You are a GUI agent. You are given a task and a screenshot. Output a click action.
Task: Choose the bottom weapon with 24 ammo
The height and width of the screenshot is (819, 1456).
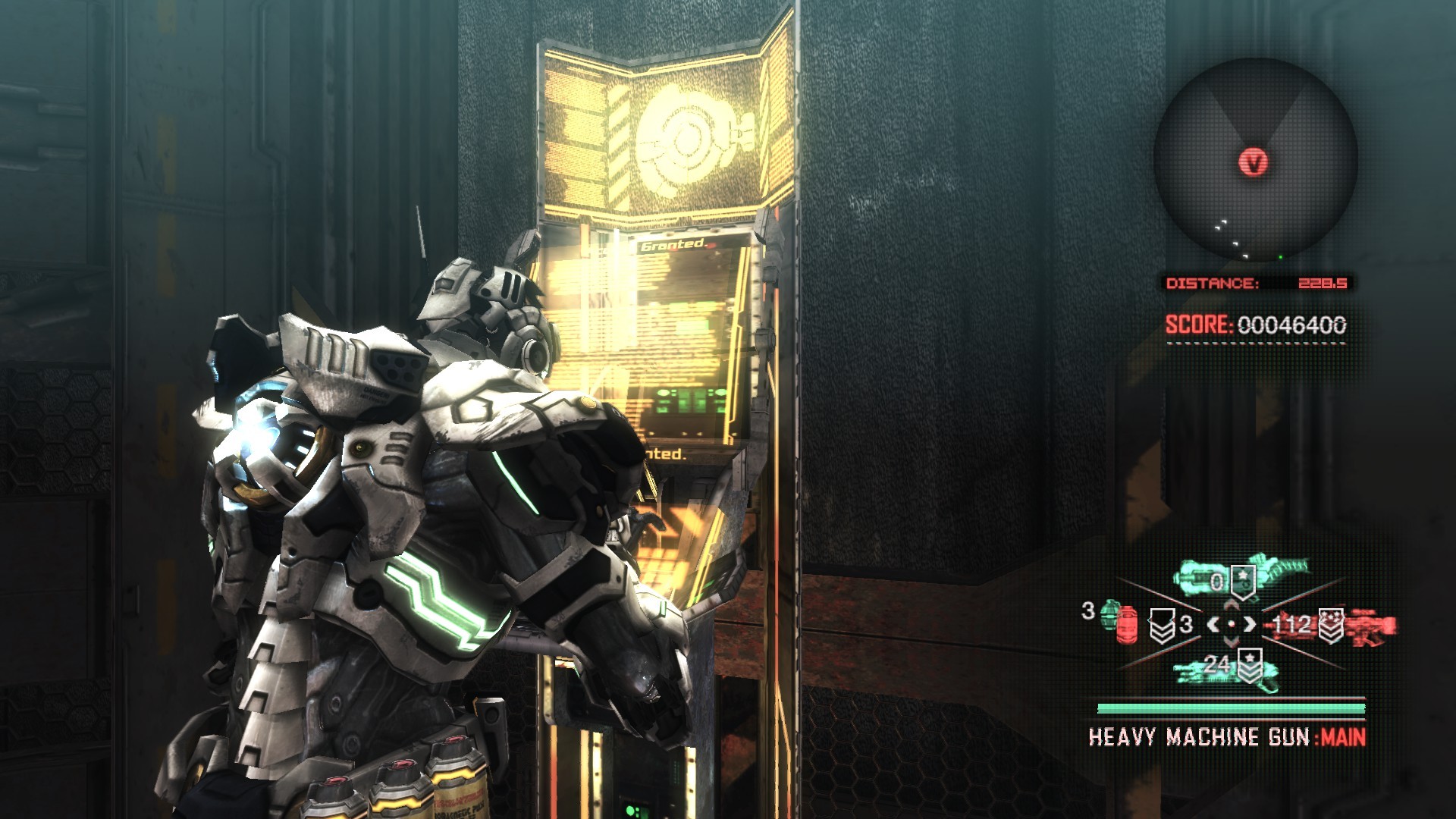(1227, 669)
